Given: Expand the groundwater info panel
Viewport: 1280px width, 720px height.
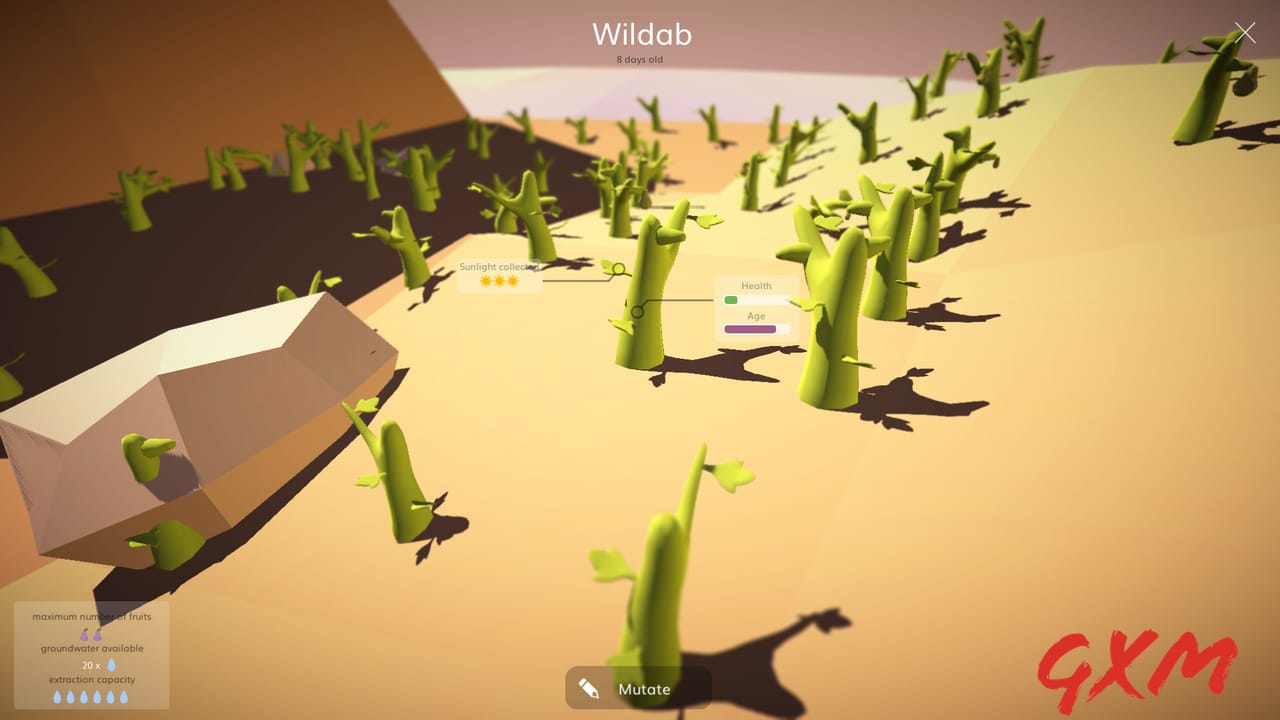Looking at the screenshot, I should coord(91,647).
